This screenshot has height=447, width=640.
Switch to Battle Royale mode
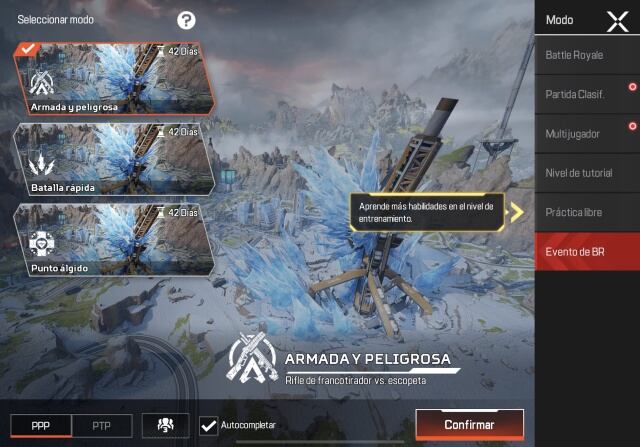coord(586,55)
